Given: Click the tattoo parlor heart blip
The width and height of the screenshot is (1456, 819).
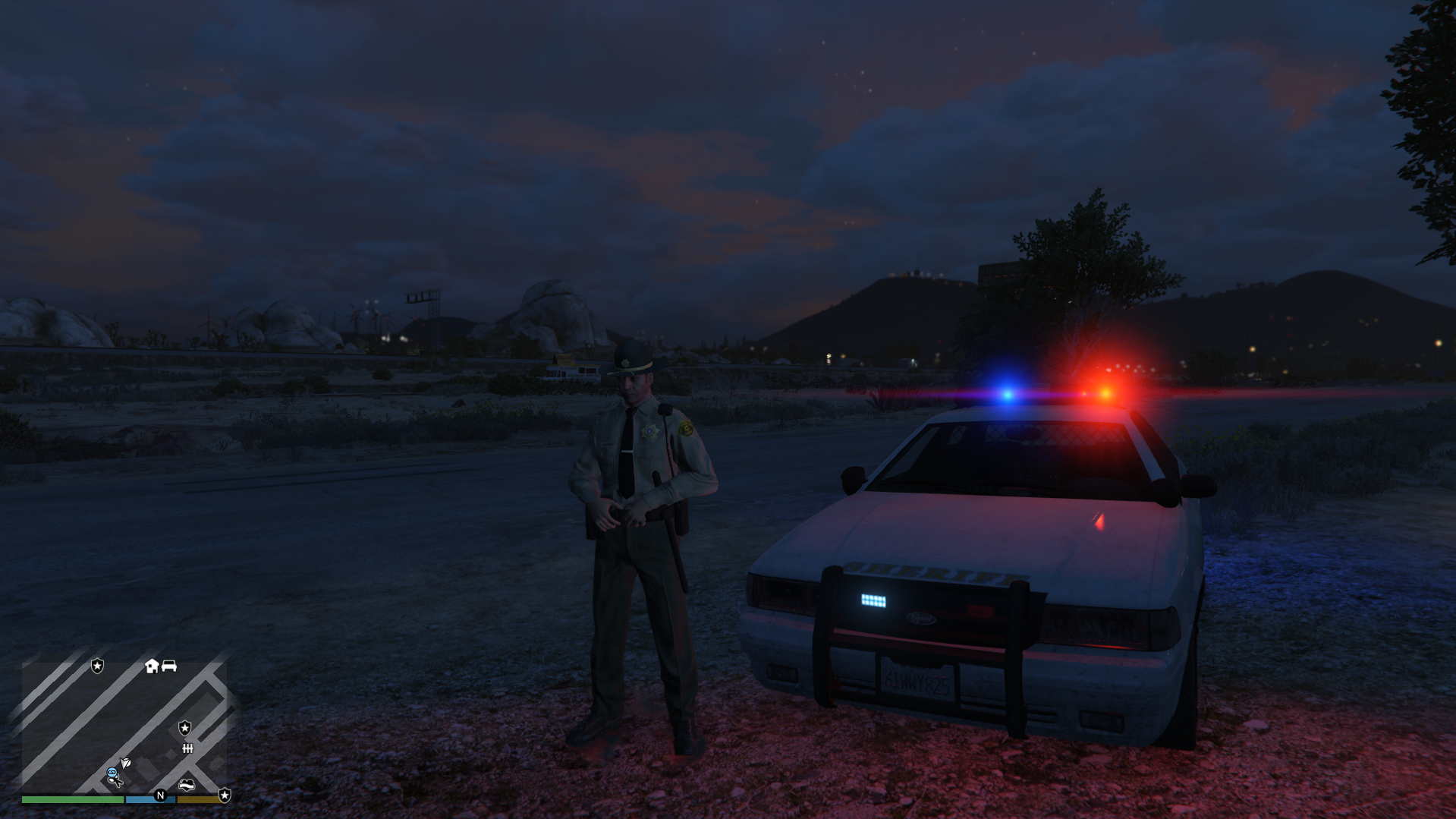Looking at the screenshot, I should 187,785.
